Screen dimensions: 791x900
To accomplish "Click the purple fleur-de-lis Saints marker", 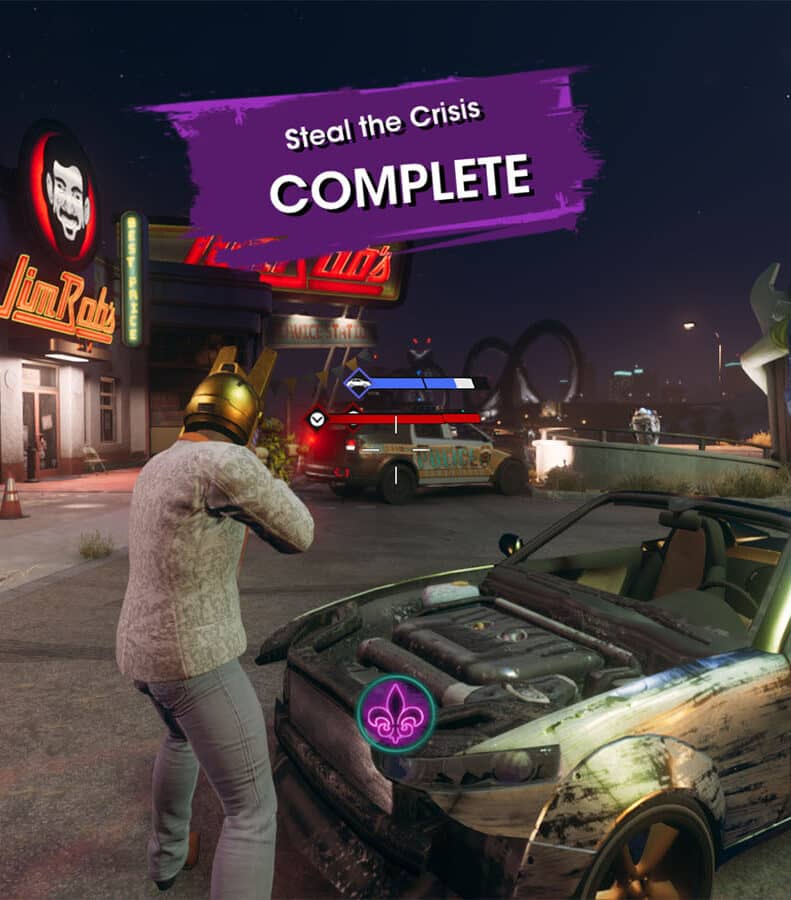I will pos(396,714).
